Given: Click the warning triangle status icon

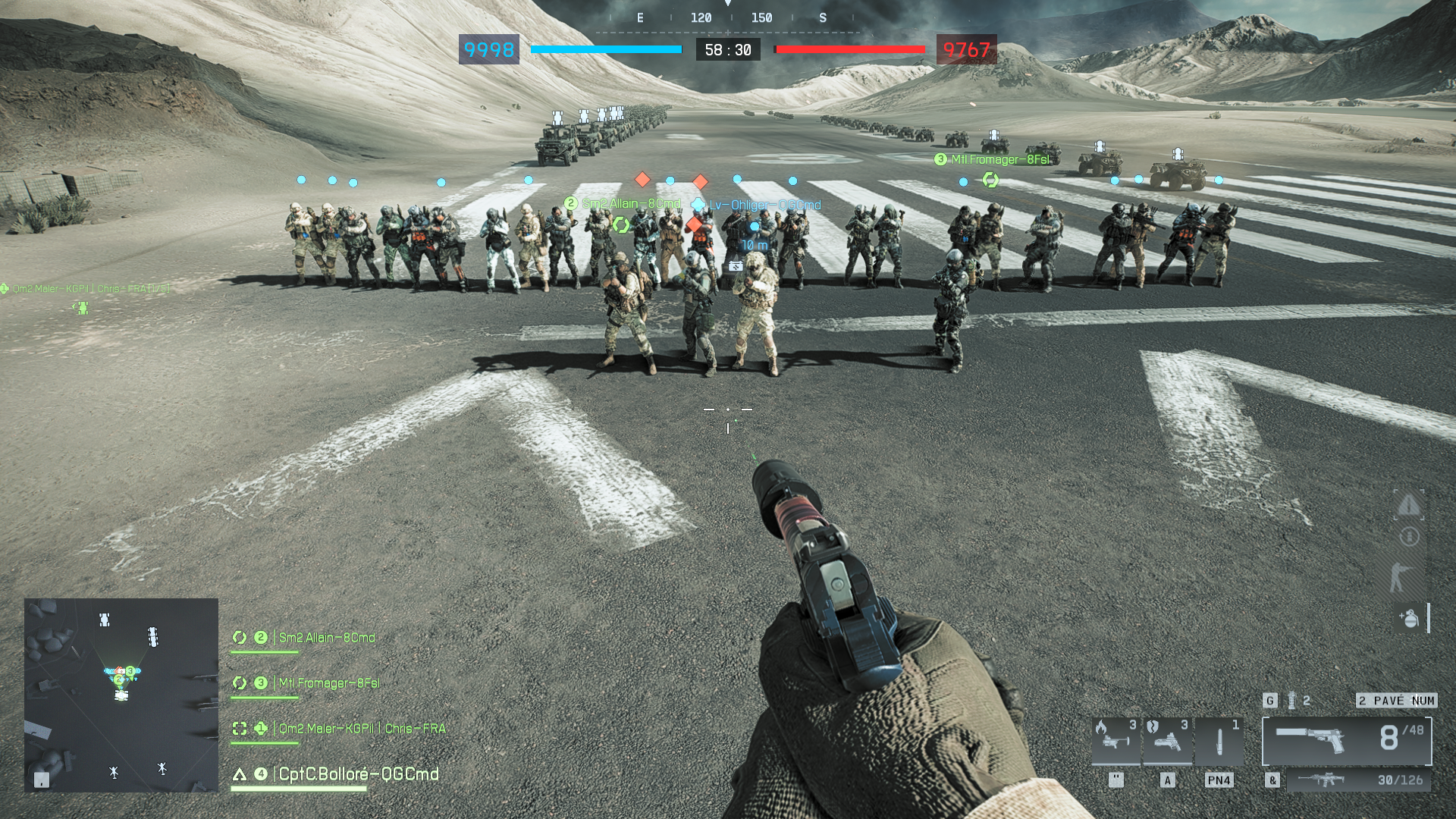Looking at the screenshot, I should pyautogui.click(x=1408, y=504).
